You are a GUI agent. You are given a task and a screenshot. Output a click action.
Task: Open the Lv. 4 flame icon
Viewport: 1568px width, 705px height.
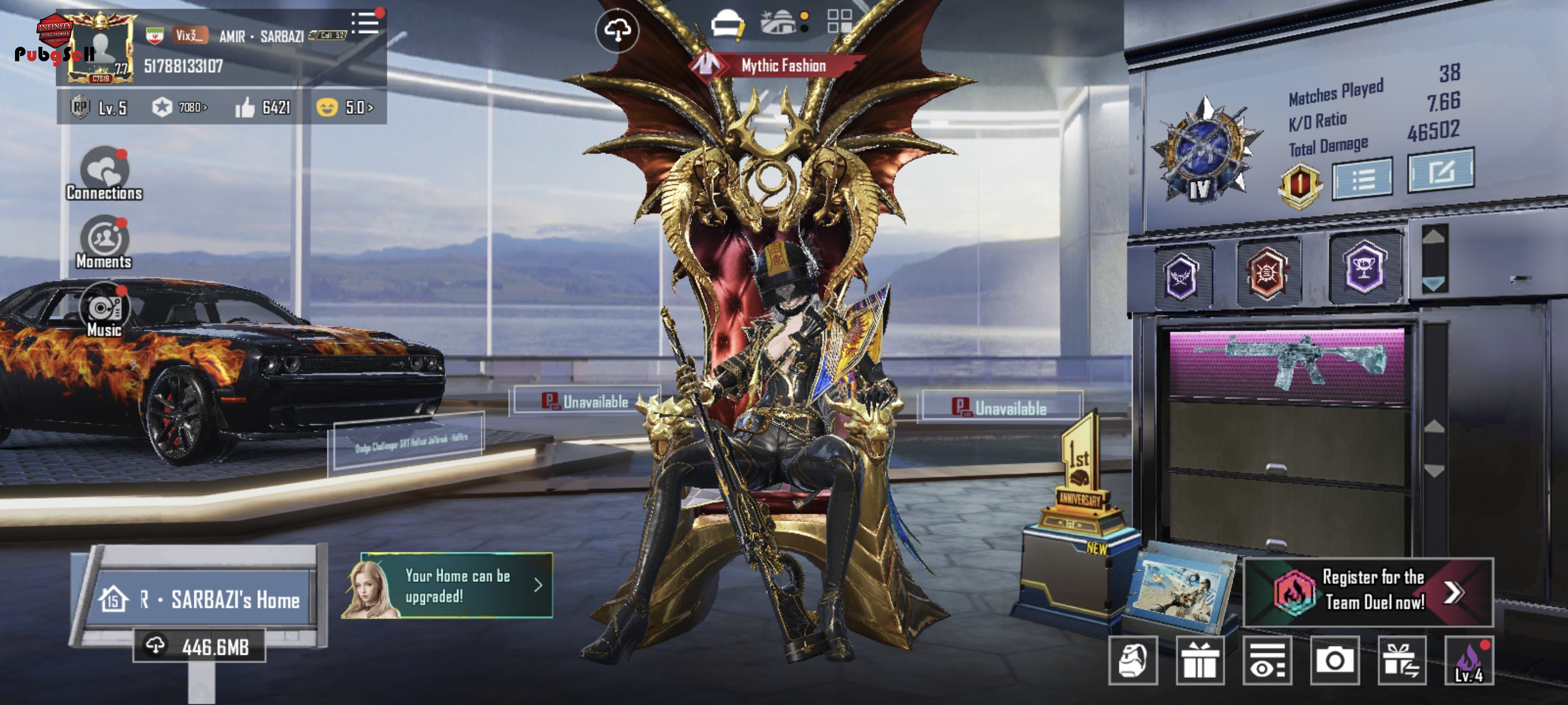pos(1468,661)
